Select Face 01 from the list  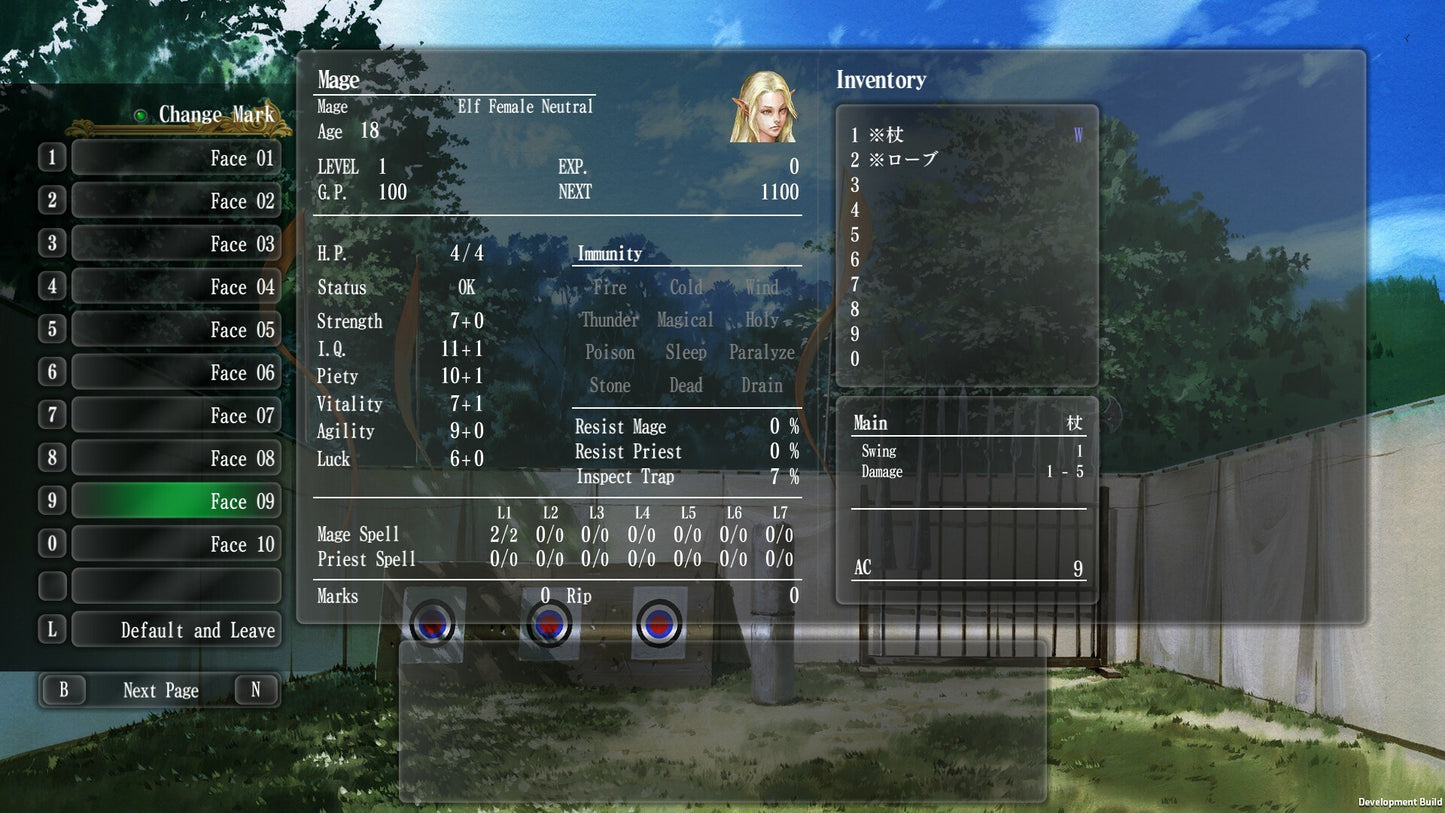tap(176, 158)
